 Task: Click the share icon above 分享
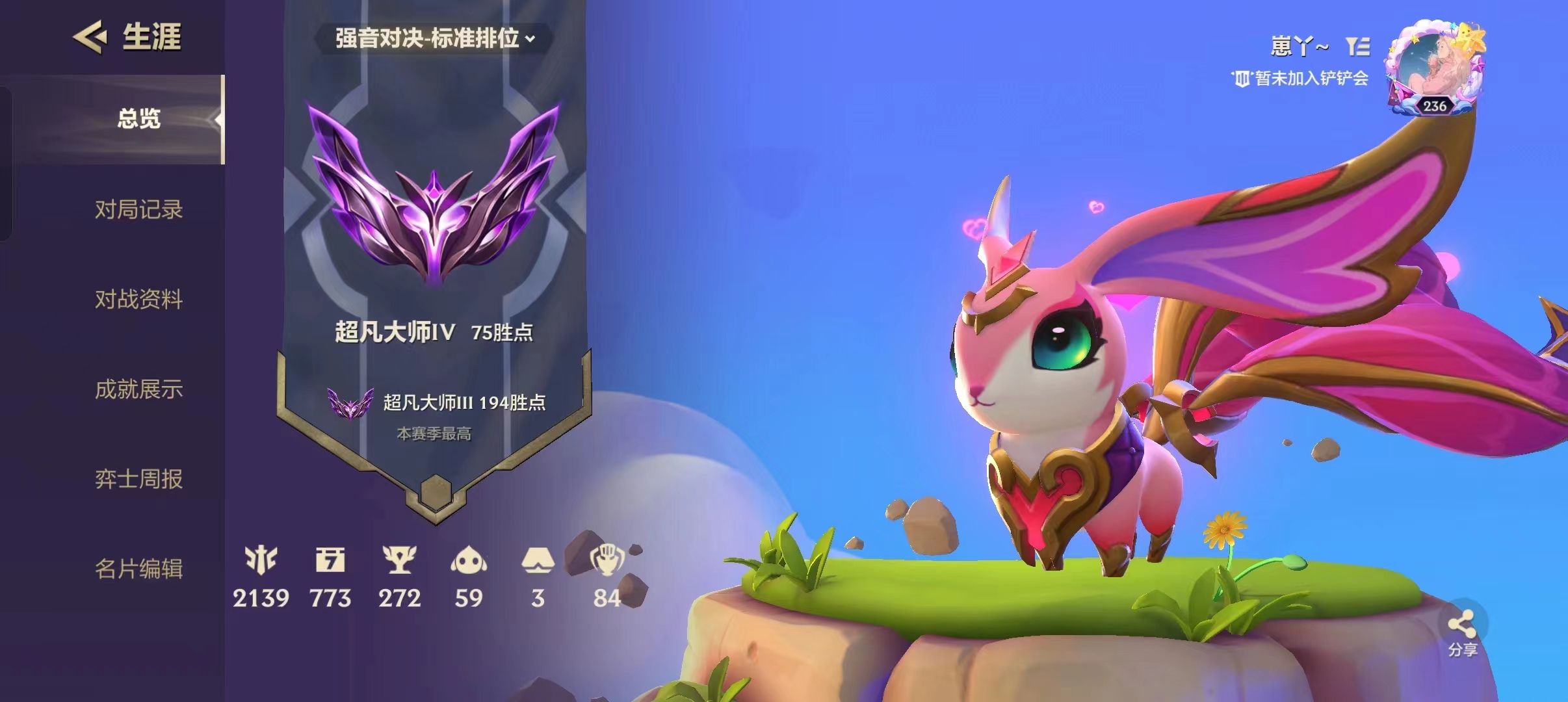[1461, 623]
